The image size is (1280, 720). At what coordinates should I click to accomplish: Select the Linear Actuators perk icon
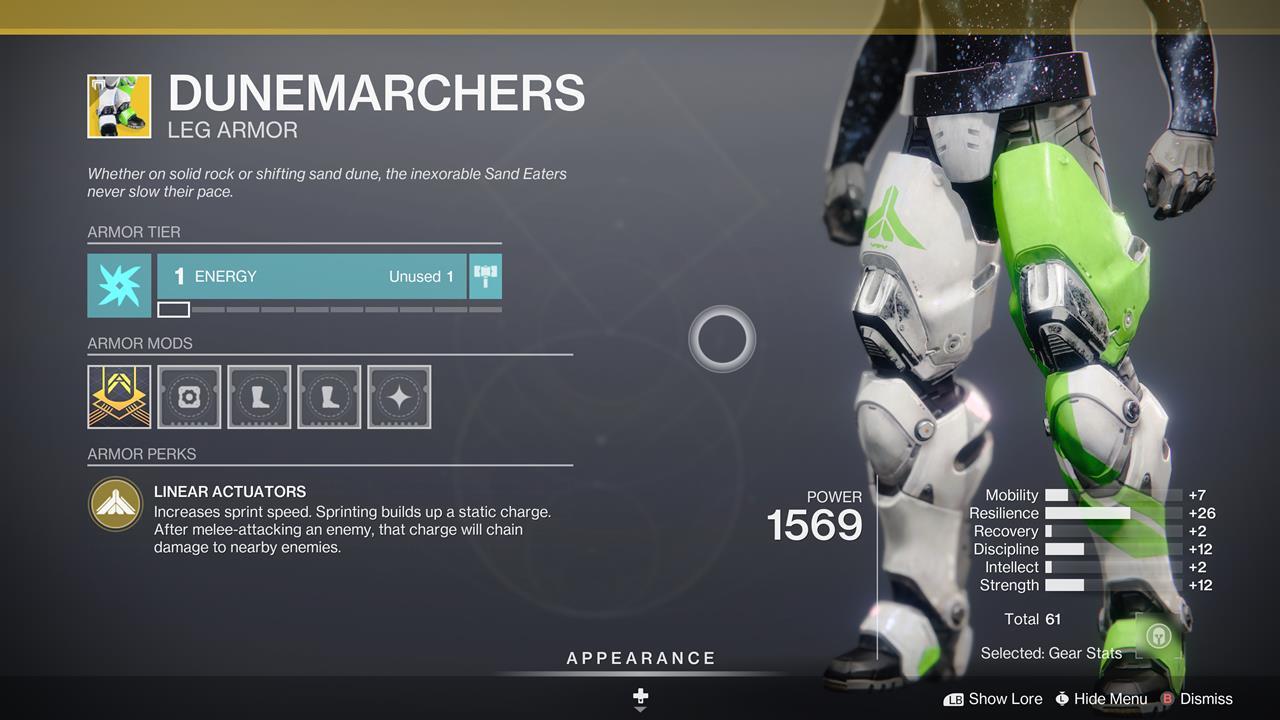pos(115,503)
